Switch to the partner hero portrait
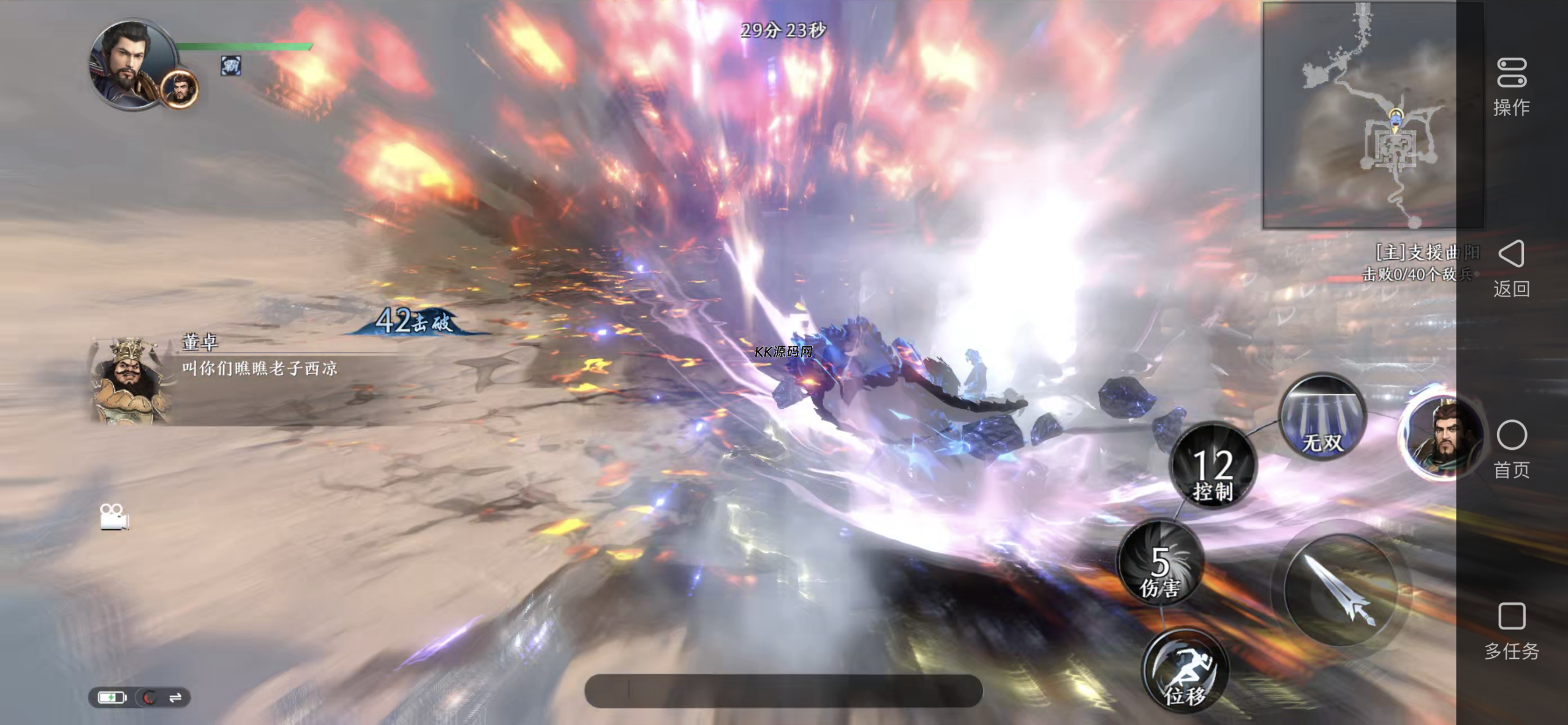The height and width of the screenshot is (725, 1568). pos(1442,436)
